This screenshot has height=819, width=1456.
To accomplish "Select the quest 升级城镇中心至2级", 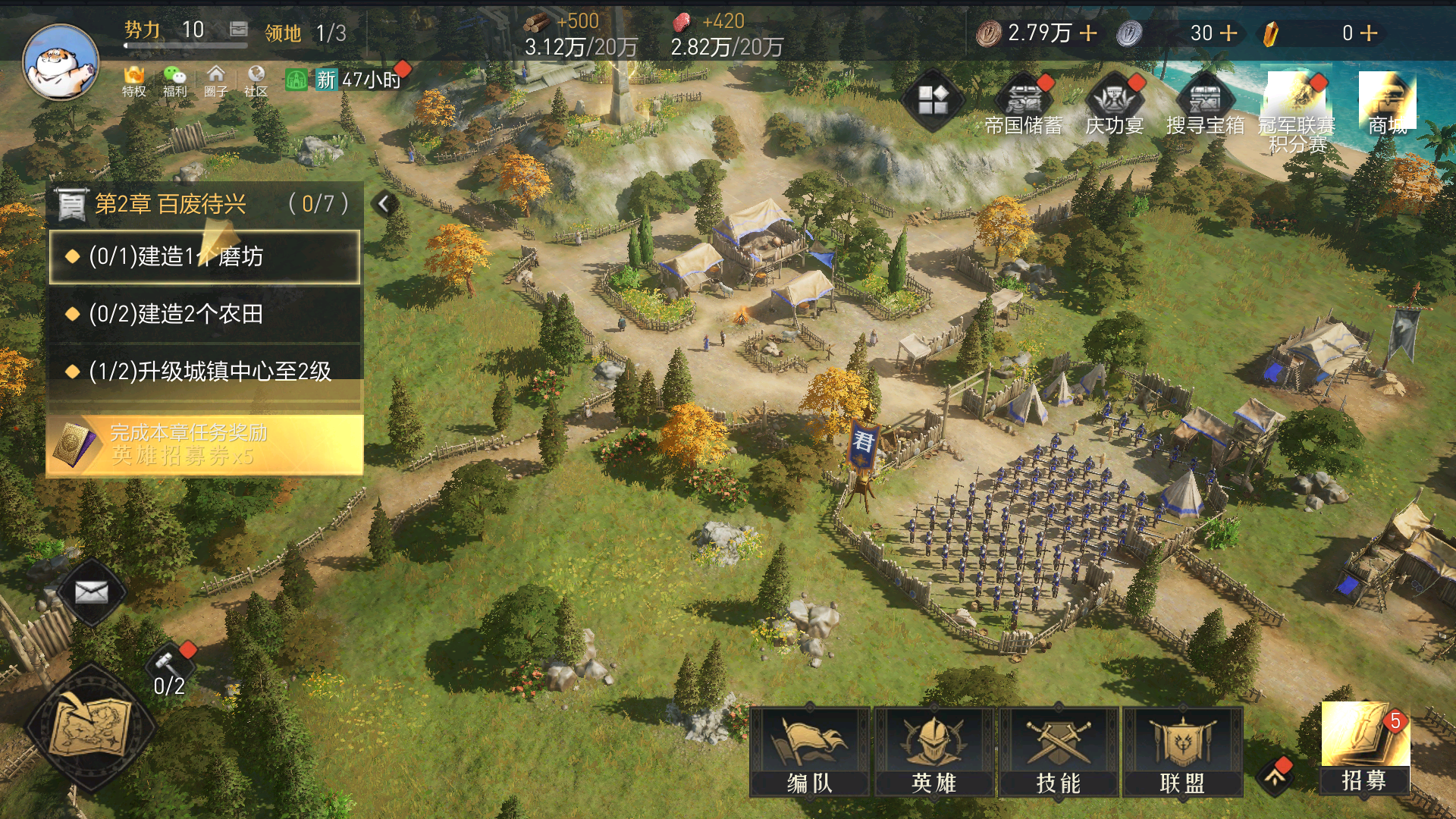I will click(205, 371).
